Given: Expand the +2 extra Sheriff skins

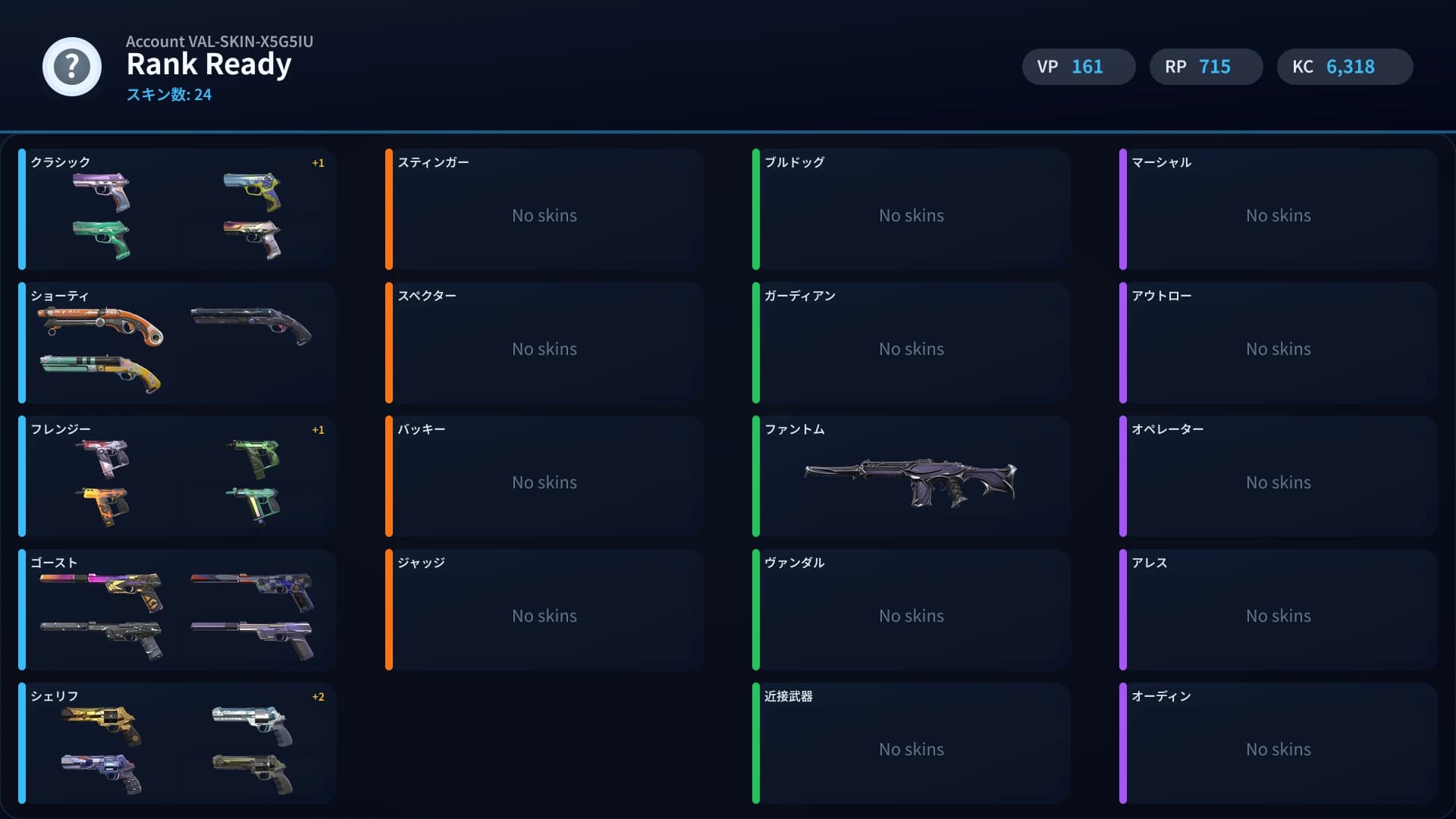Looking at the screenshot, I should (318, 696).
